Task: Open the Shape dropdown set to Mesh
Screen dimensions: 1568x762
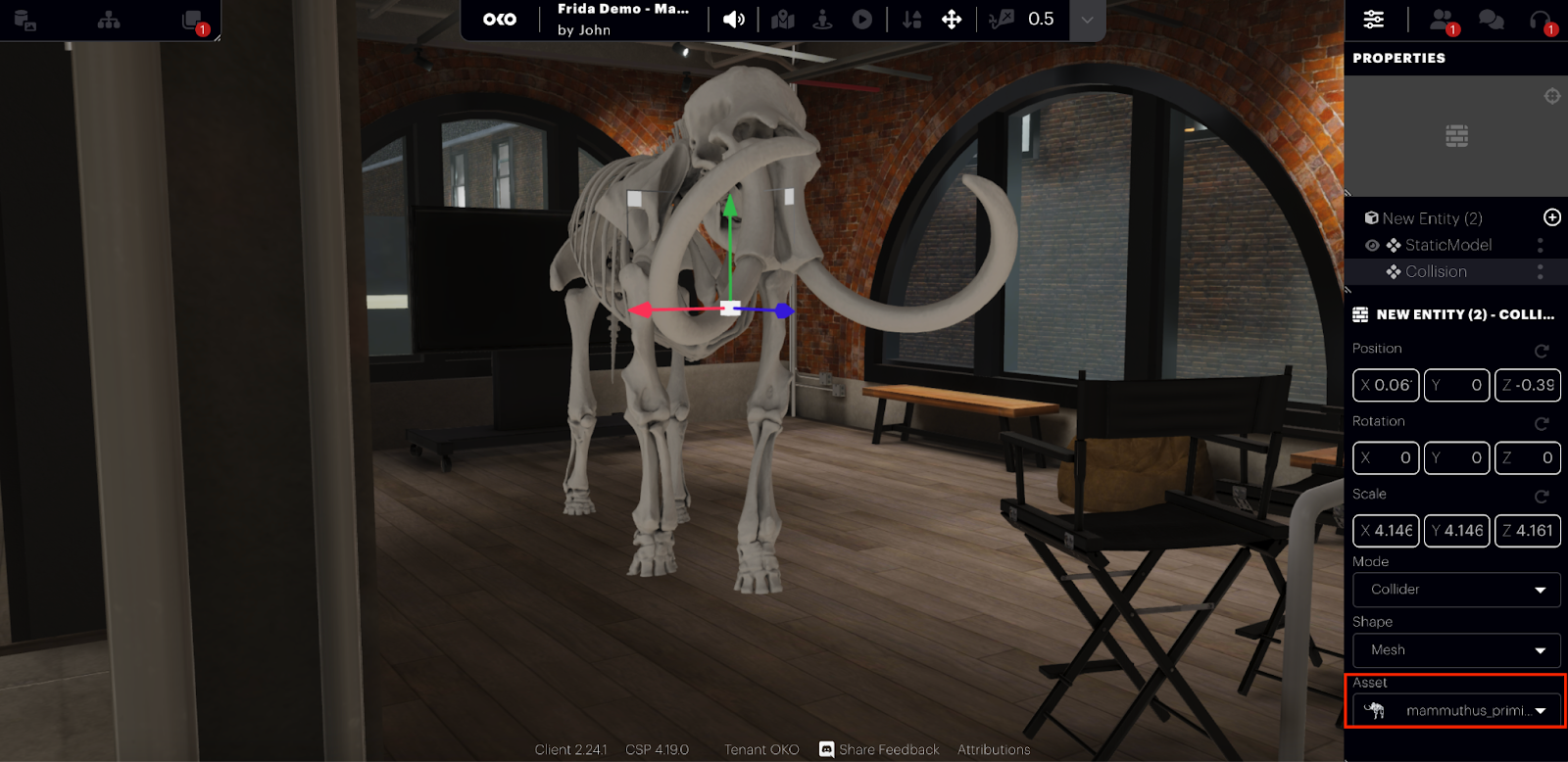Action: tap(1456, 650)
